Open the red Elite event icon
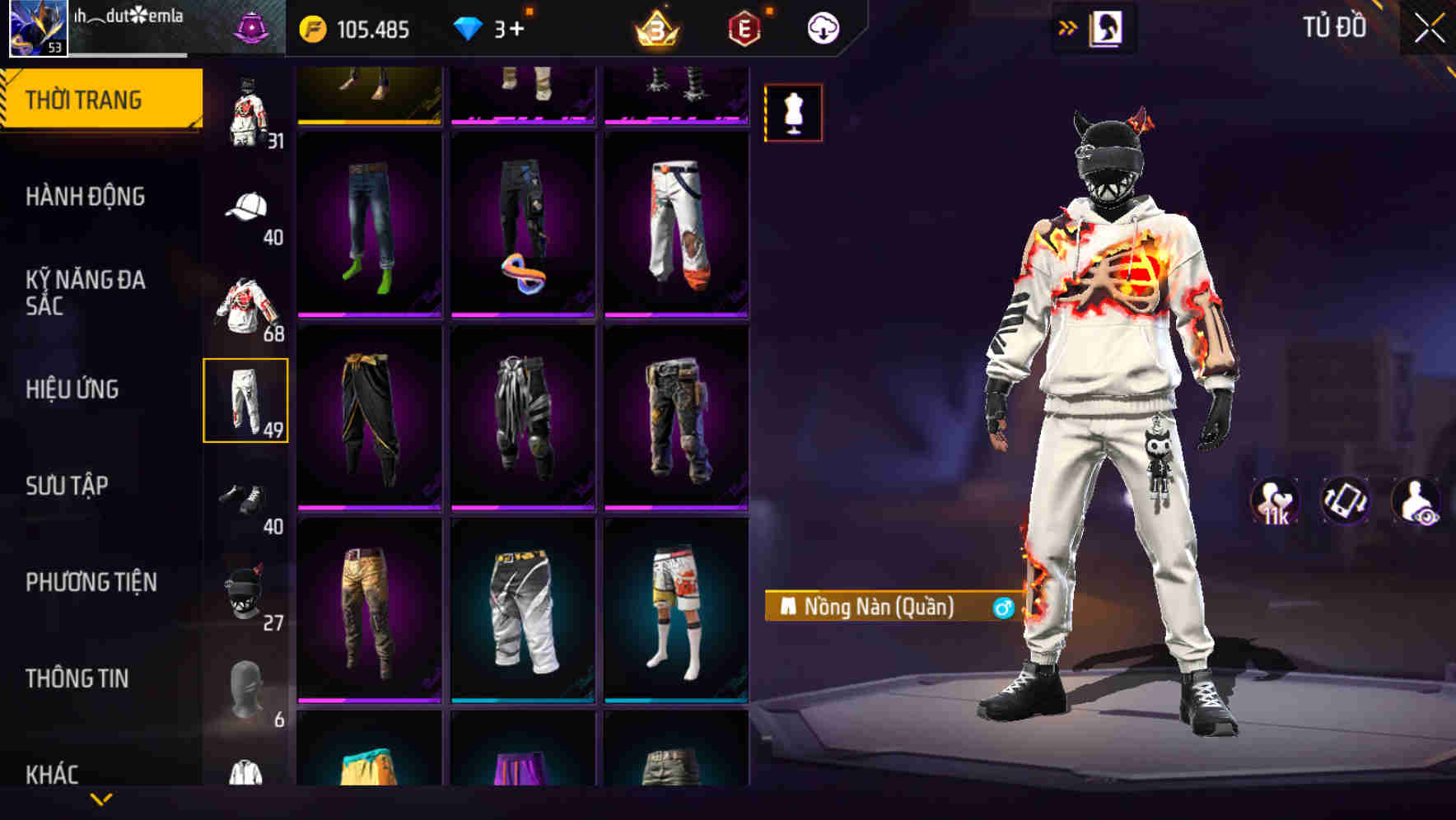Screen dimensions: 1456x820 pyautogui.click(x=742, y=27)
